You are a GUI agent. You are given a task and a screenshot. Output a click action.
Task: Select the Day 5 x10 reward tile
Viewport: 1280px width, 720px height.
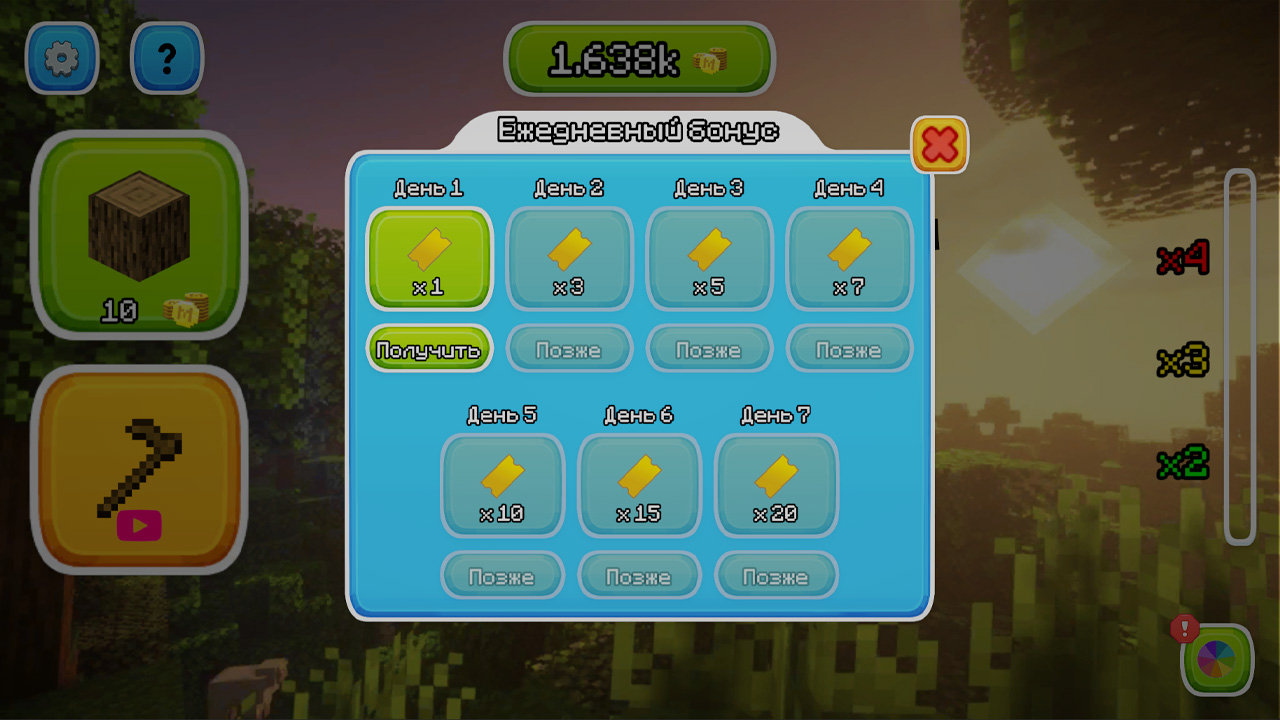click(503, 485)
